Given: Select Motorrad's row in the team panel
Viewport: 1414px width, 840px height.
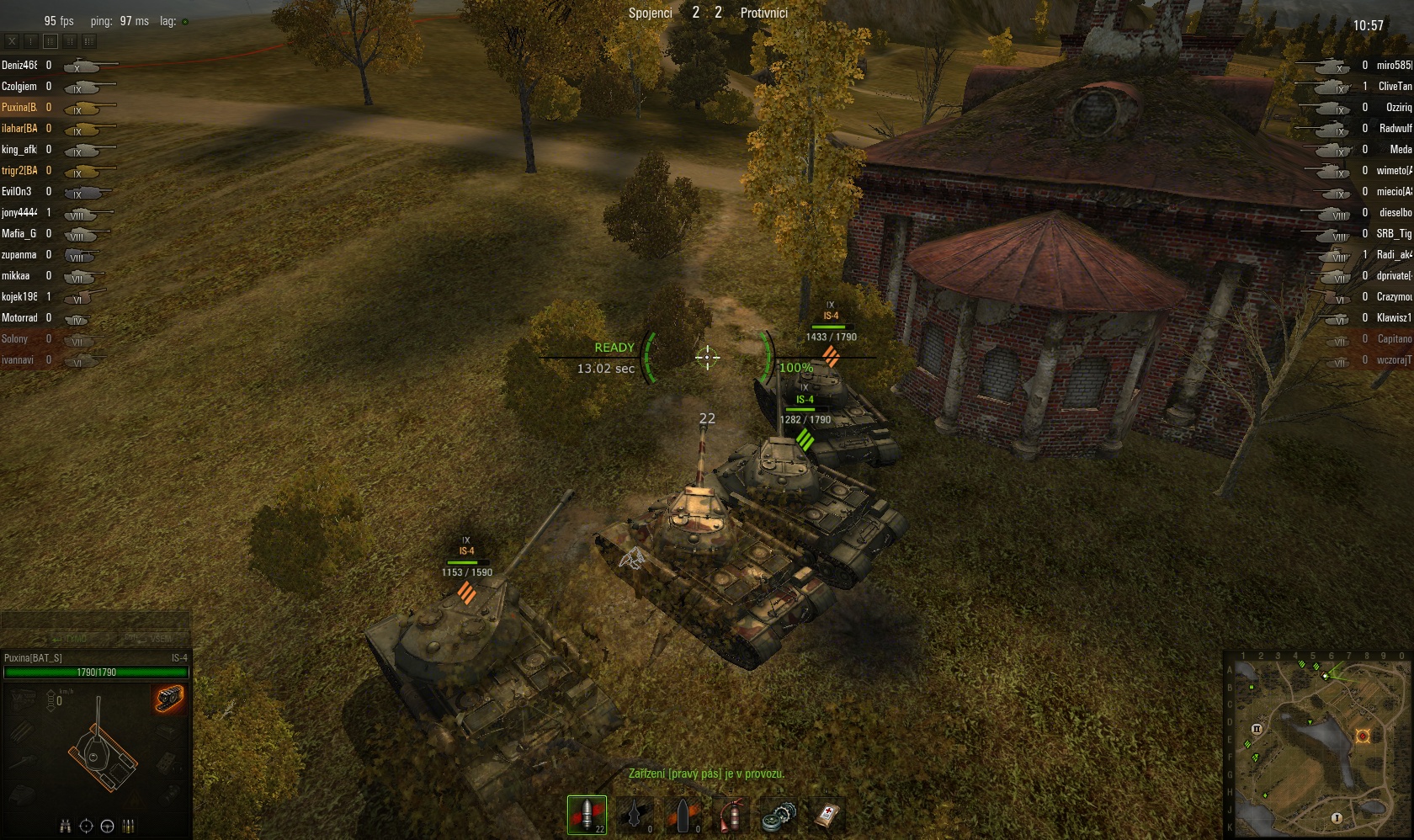Looking at the screenshot, I should tap(19, 317).
